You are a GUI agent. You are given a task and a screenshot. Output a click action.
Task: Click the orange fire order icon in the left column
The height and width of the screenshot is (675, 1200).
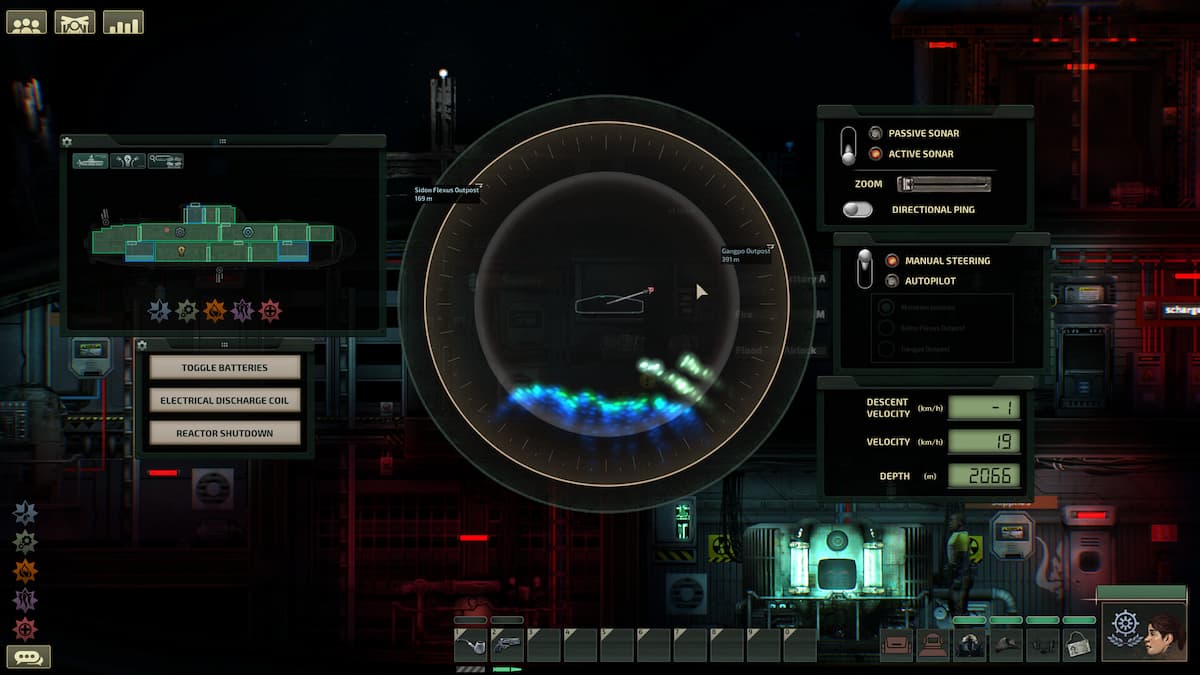point(25,571)
